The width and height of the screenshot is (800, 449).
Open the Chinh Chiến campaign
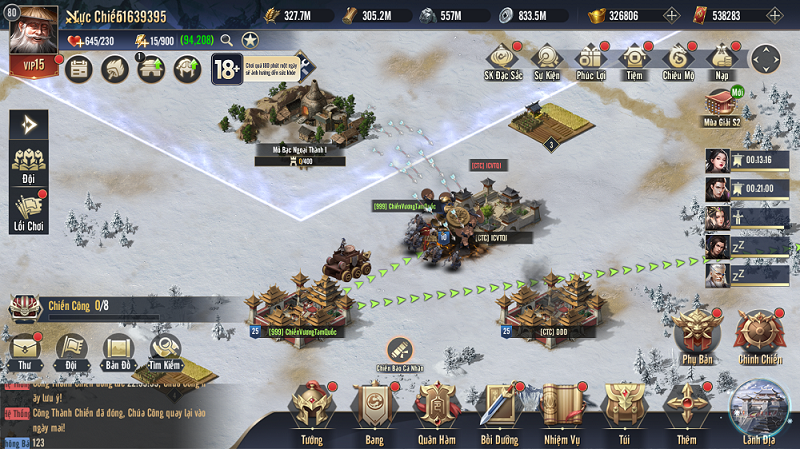pyautogui.click(x=761, y=335)
